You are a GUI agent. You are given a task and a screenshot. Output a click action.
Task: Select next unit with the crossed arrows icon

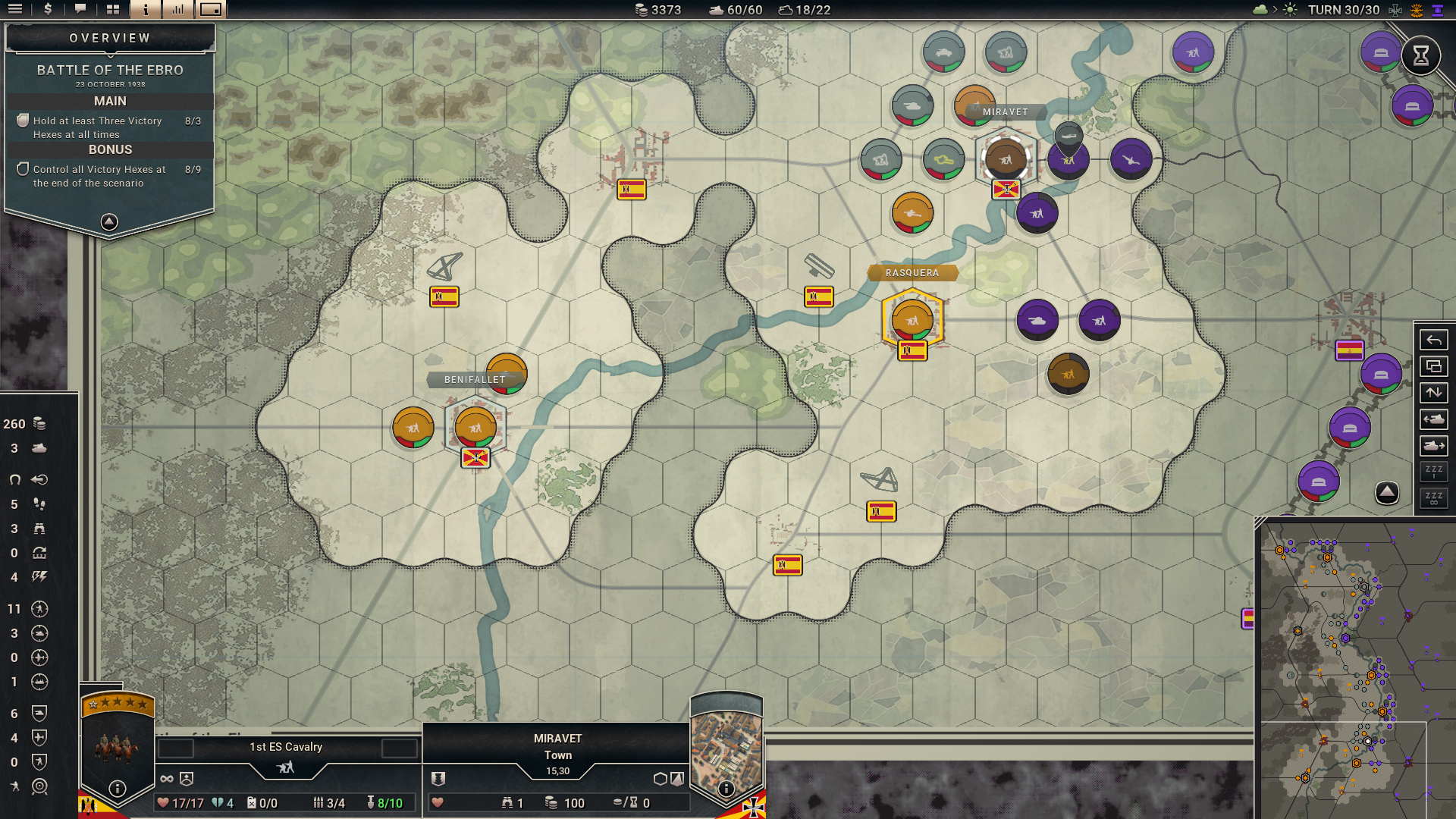point(1433,391)
